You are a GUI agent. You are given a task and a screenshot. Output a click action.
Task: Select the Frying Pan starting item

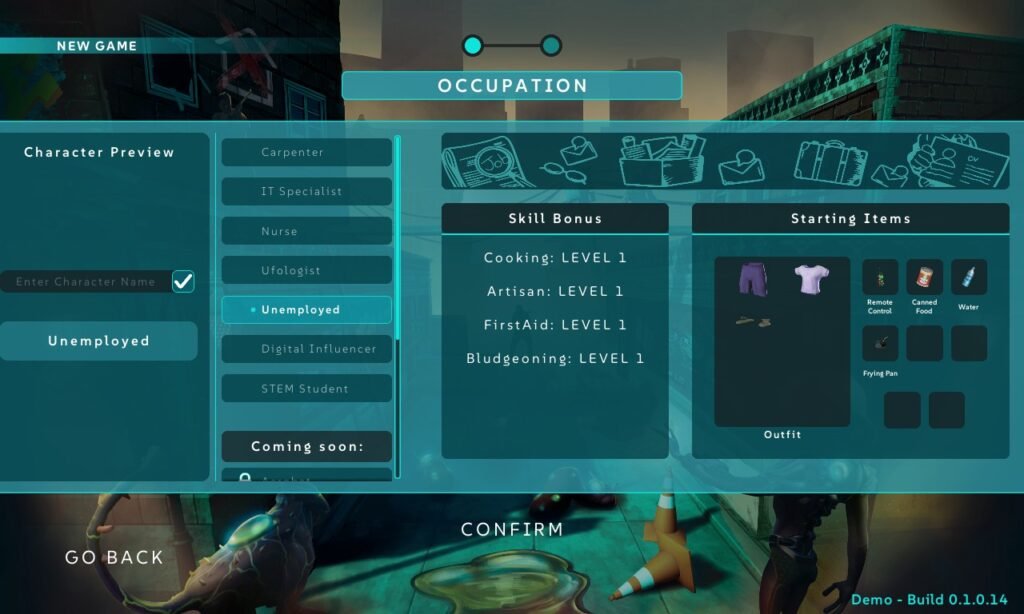(880, 343)
